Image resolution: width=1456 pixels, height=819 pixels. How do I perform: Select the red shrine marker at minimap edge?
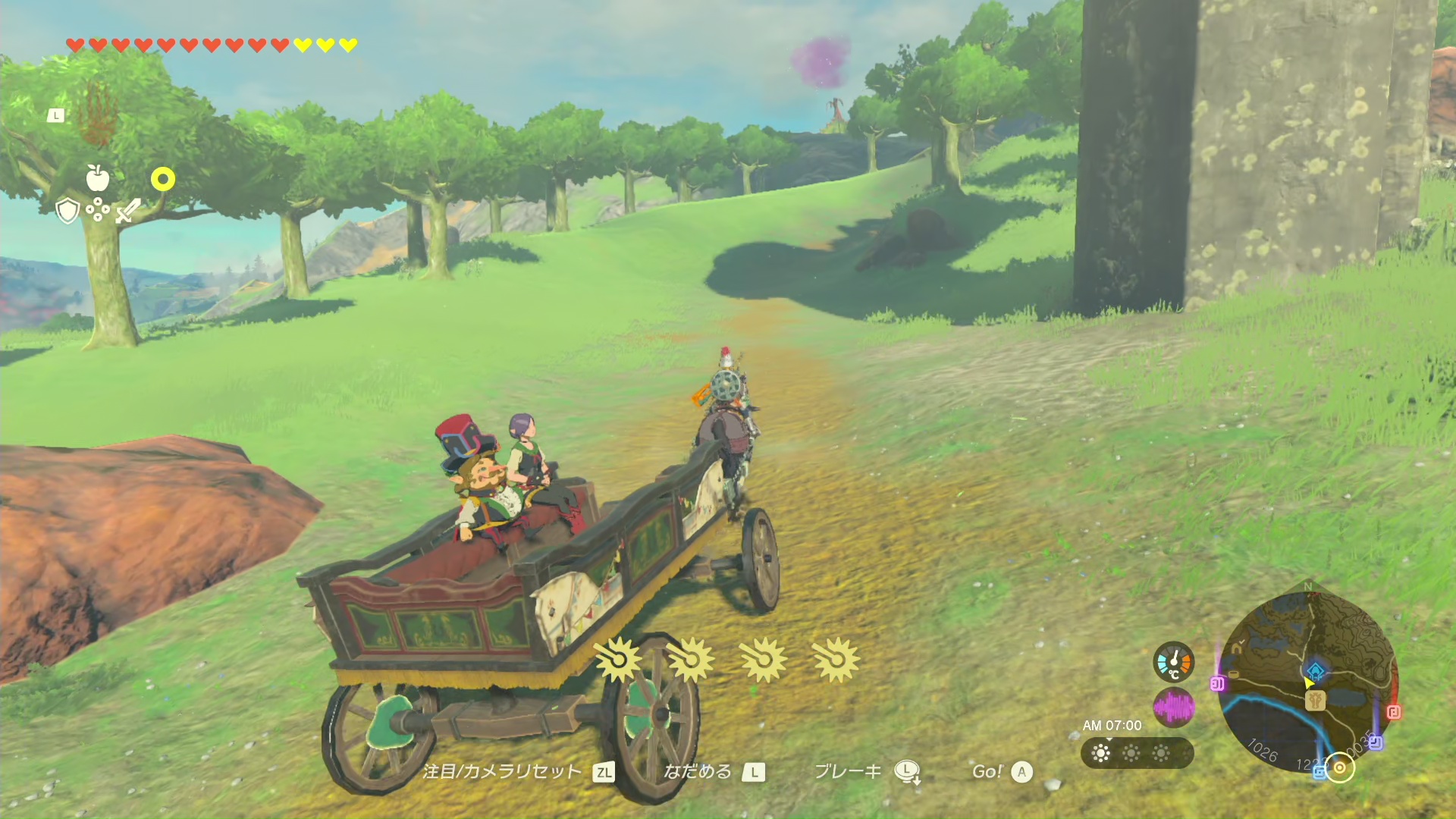[x=1393, y=712]
